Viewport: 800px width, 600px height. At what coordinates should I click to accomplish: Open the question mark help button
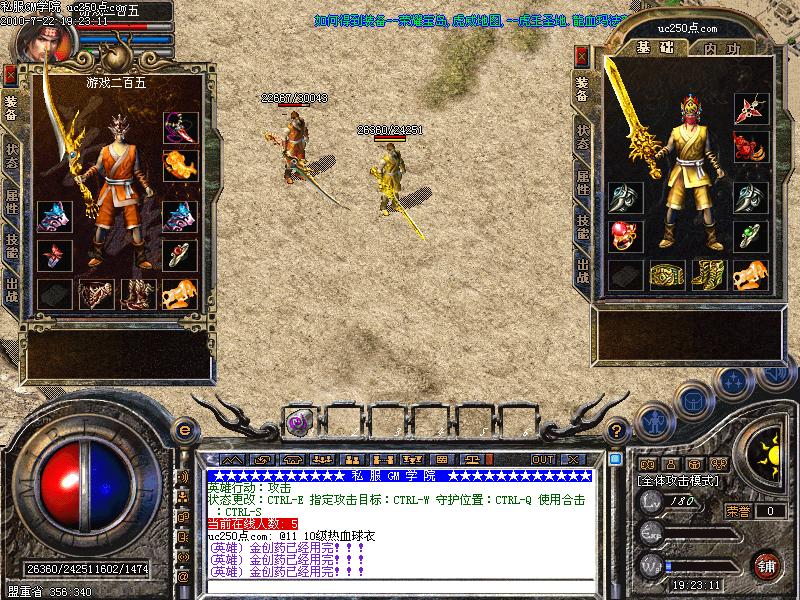click(x=617, y=430)
